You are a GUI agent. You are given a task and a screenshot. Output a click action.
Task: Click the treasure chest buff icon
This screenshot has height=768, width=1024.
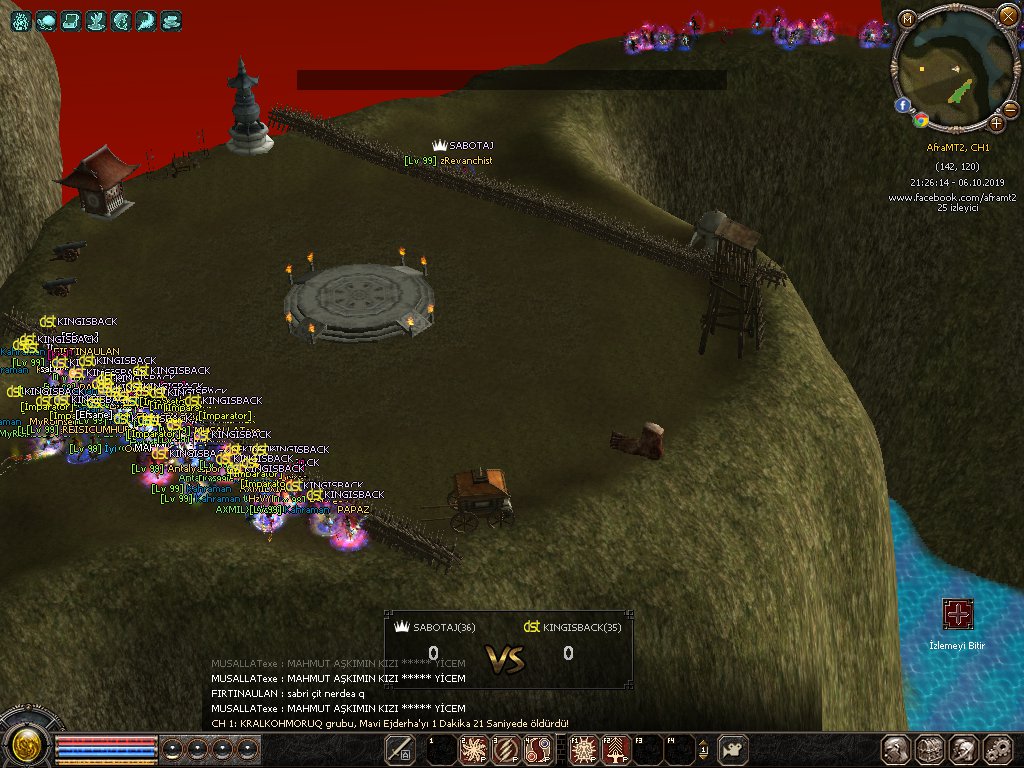71,20
